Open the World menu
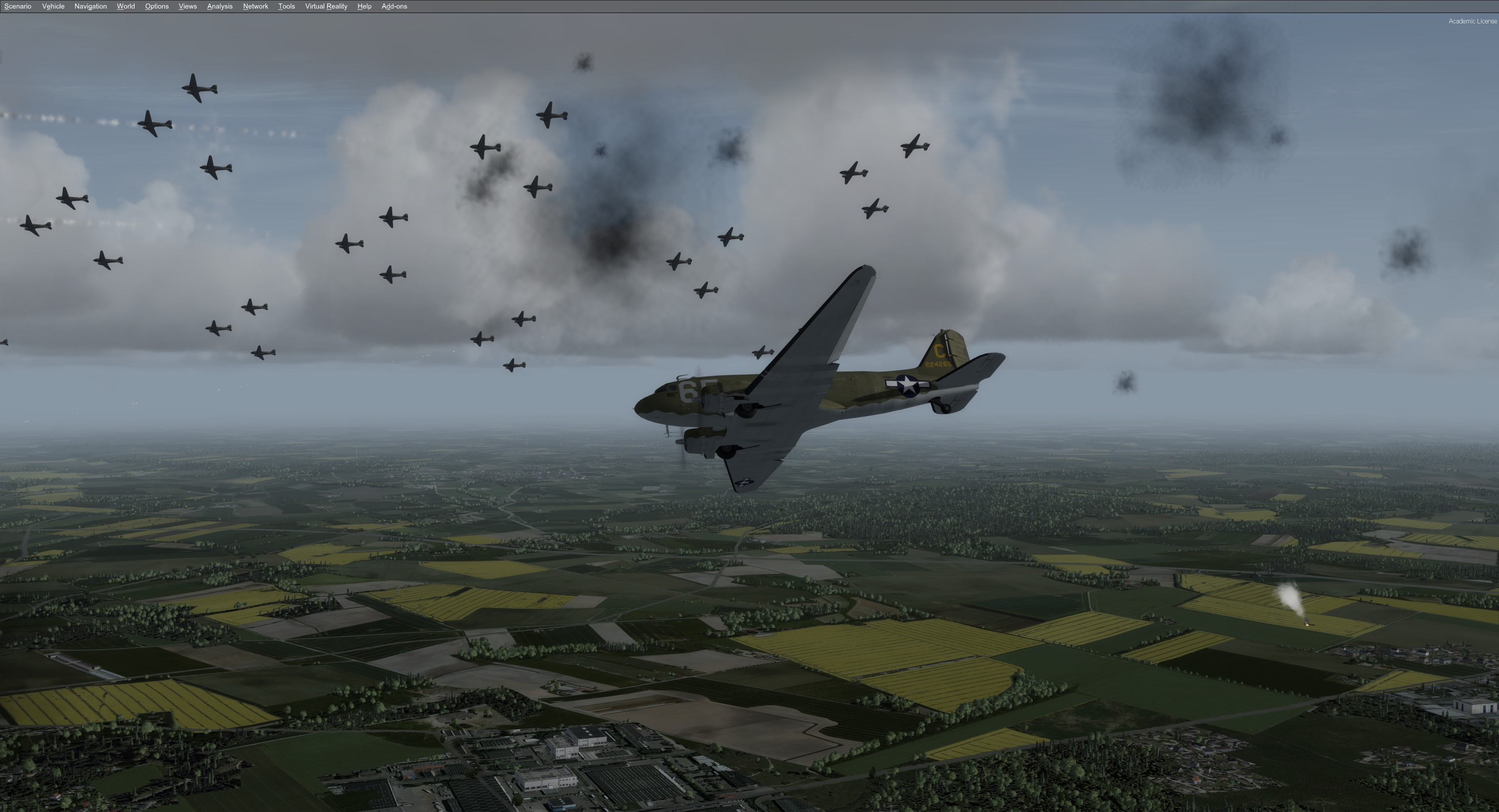The width and height of the screenshot is (1499, 812). (x=126, y=6)
